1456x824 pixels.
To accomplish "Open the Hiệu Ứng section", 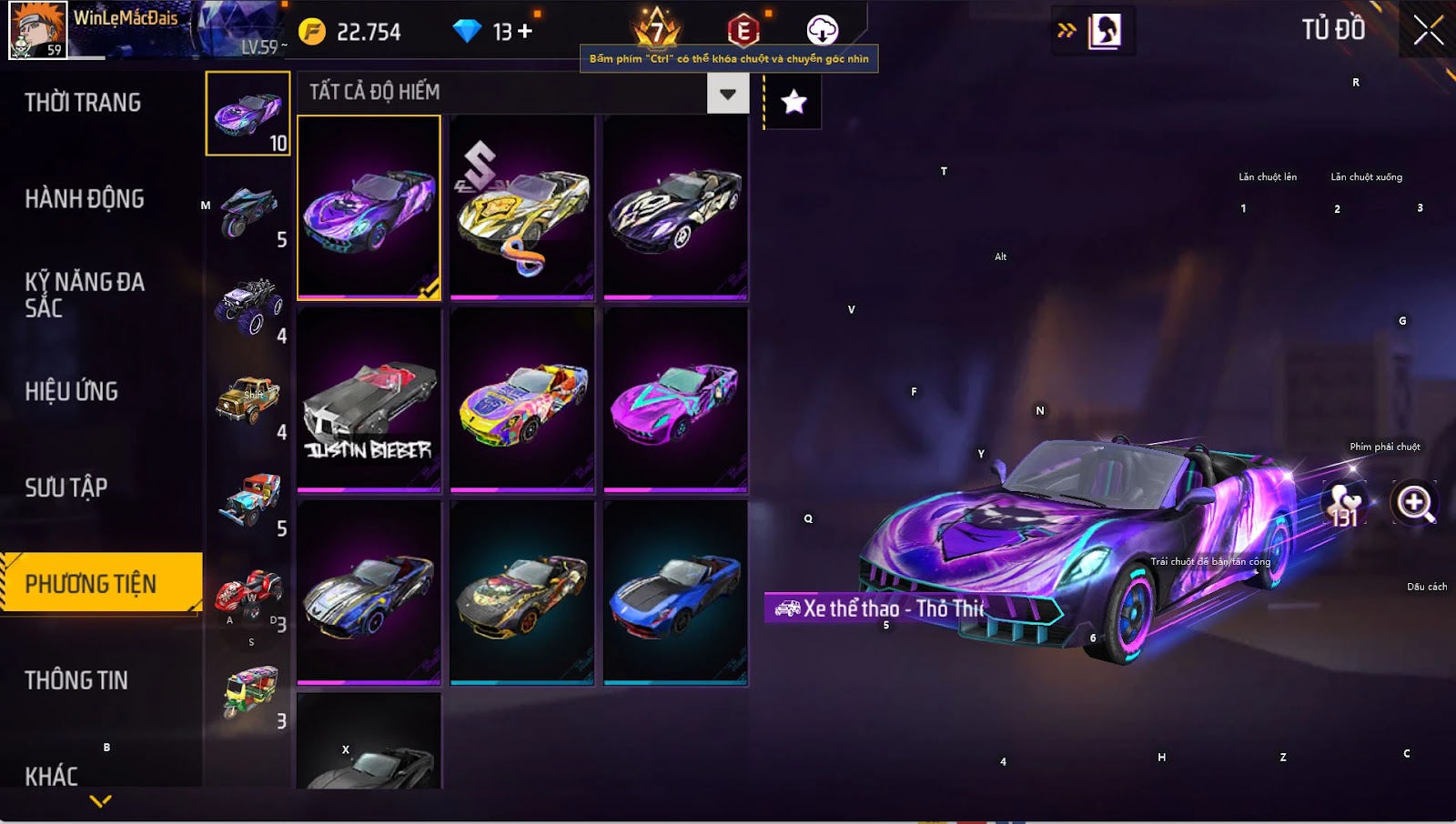I will point(72,392).
